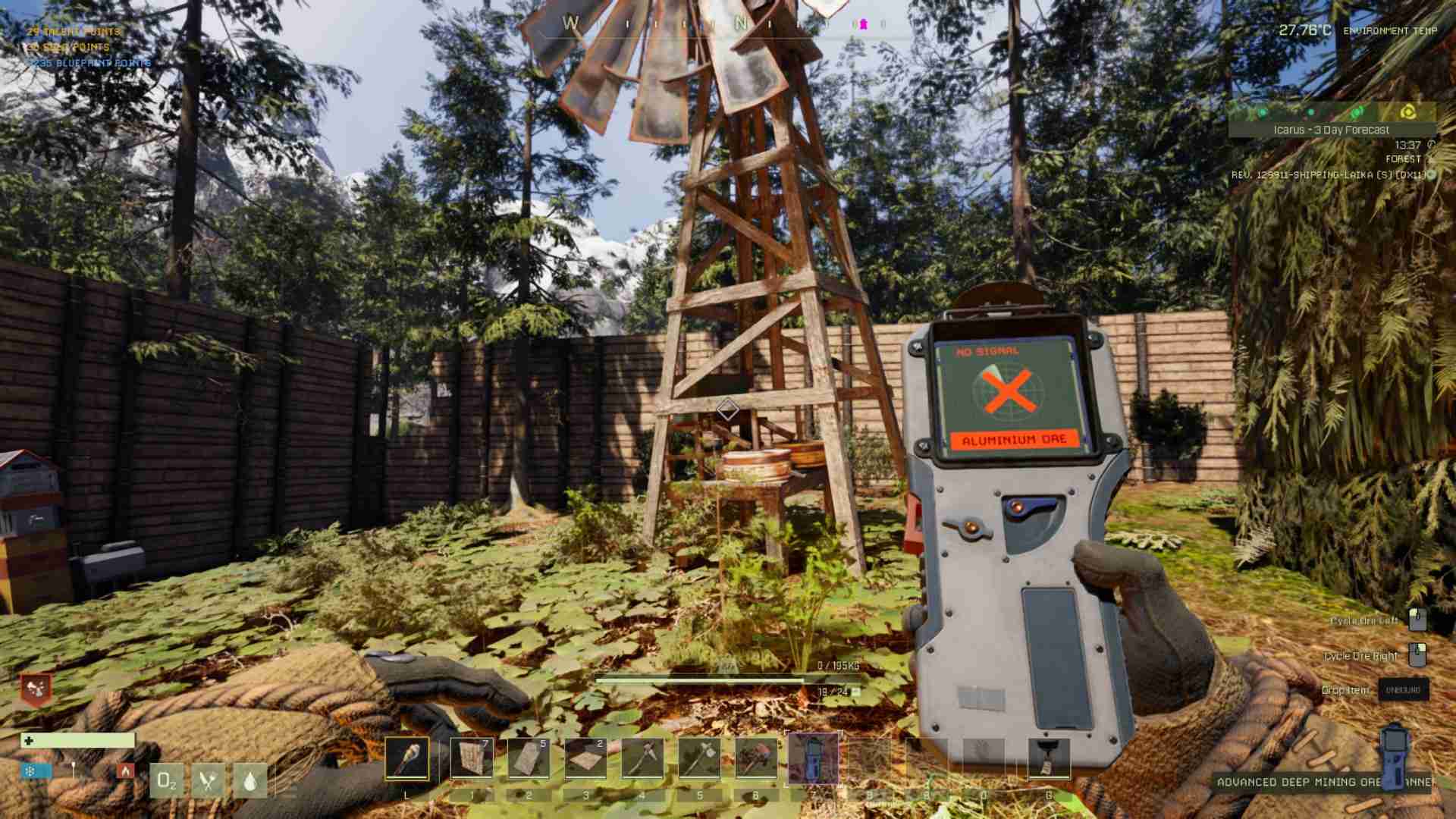Click the yellow storm forecast icon
This screenshot has width=1456, height=819.
point(1408,112)
